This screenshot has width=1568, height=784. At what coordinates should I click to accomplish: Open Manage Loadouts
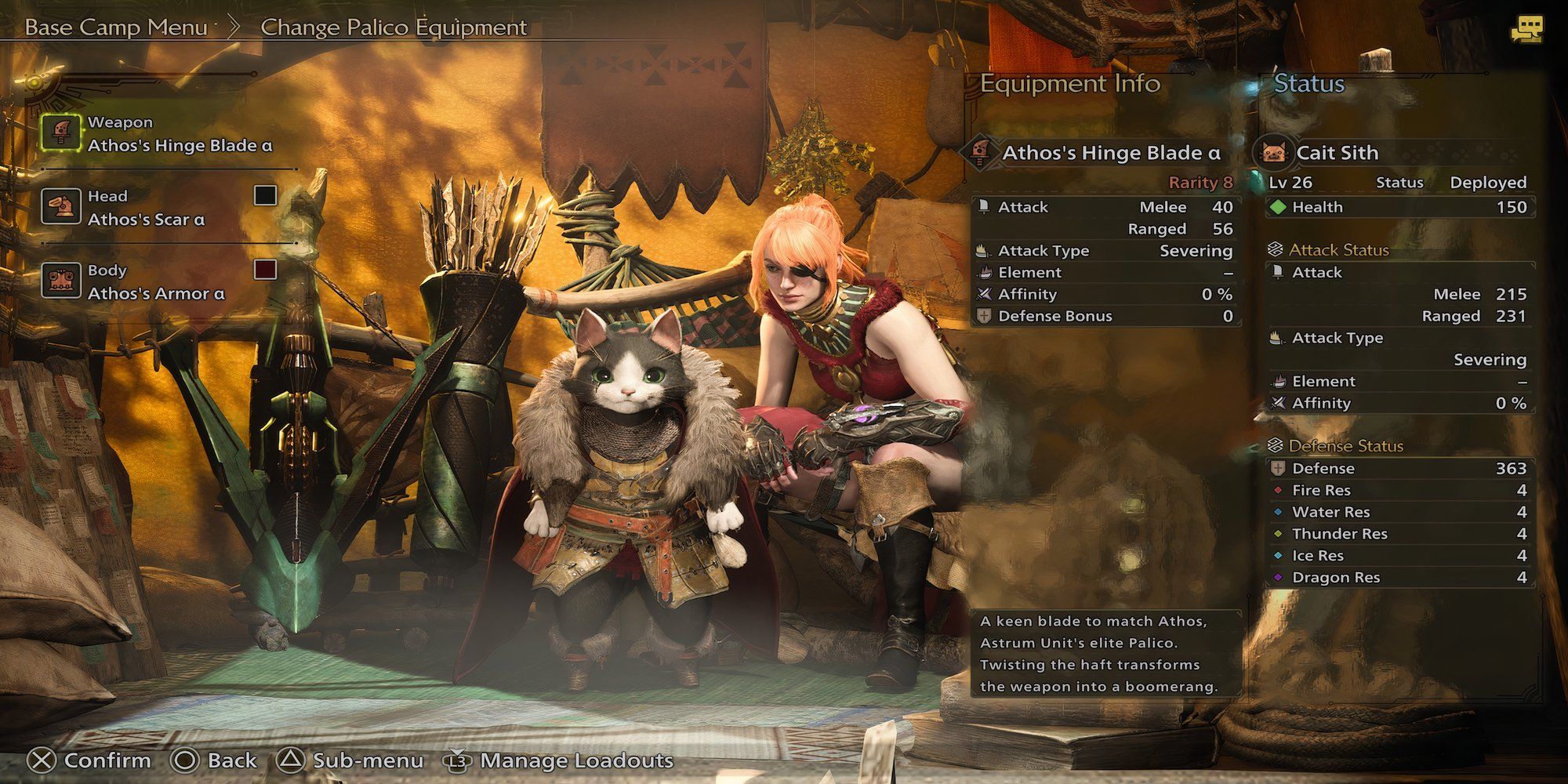[x=560, y=760]
